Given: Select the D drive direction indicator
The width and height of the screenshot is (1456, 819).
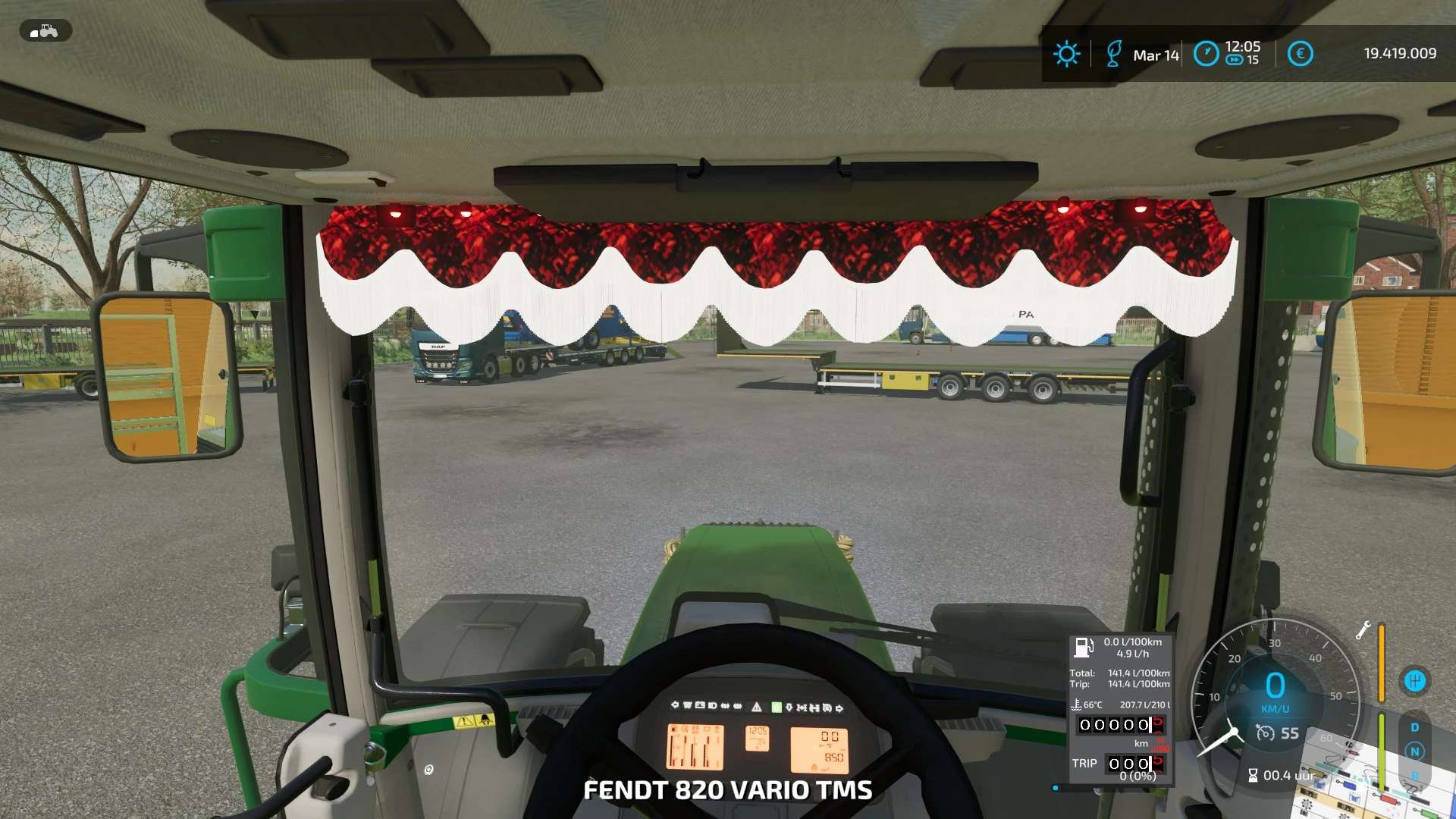Looking at the screenshot, I should 1414,727.
